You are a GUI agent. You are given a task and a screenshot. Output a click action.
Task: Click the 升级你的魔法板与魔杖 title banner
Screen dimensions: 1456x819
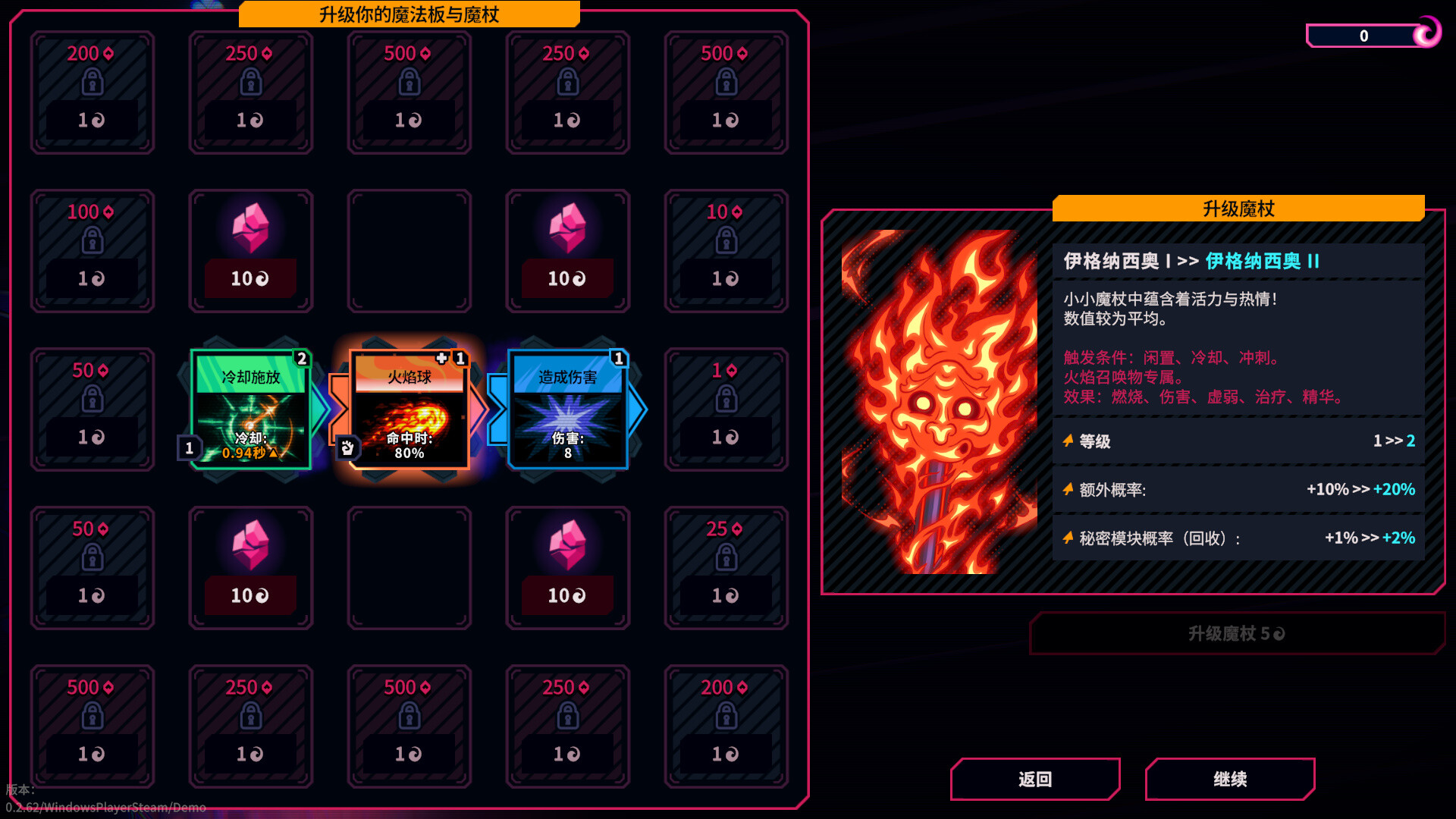tap(409, 14)
